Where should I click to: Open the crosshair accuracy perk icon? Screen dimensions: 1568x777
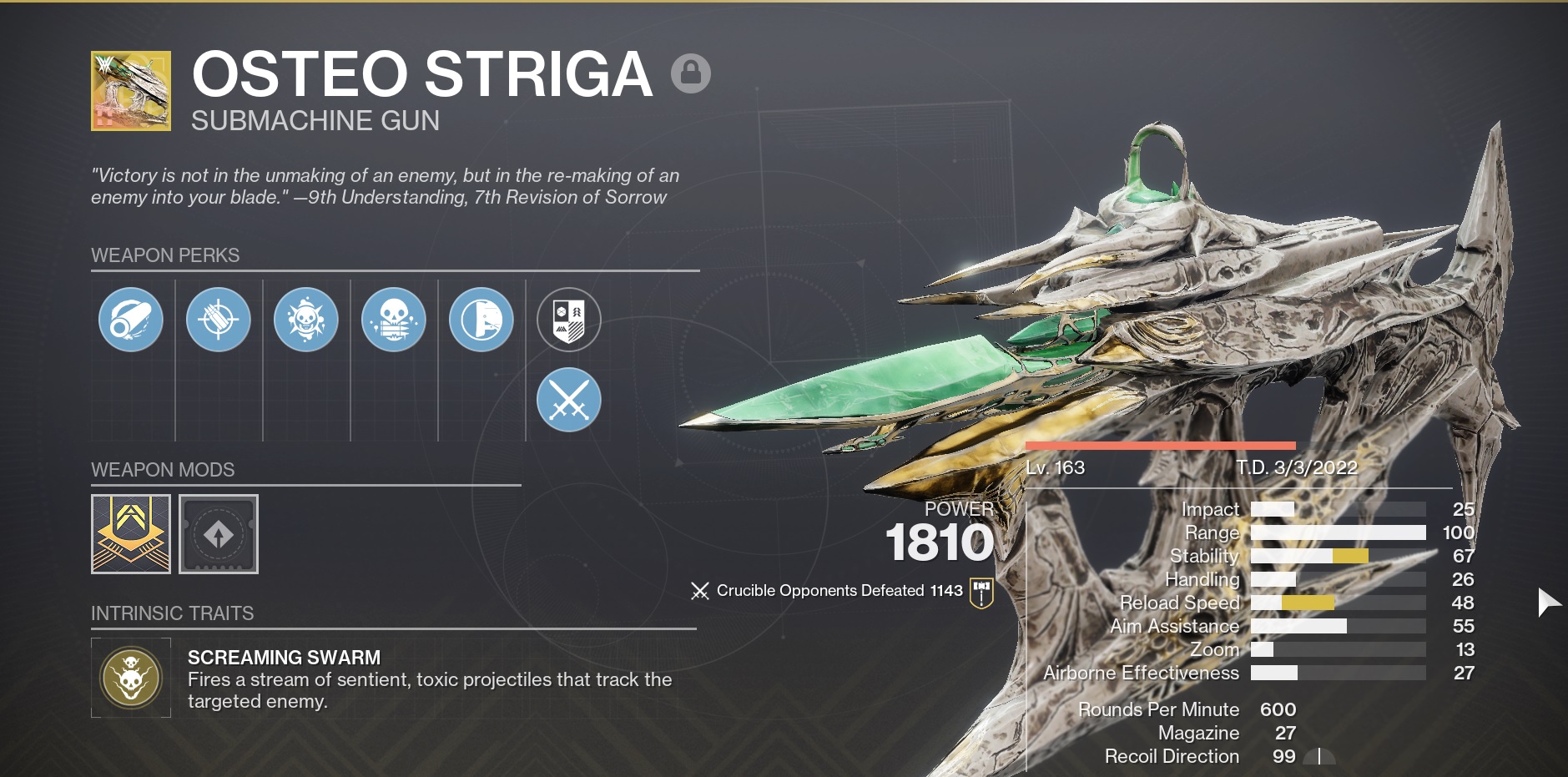pos(219,320)
